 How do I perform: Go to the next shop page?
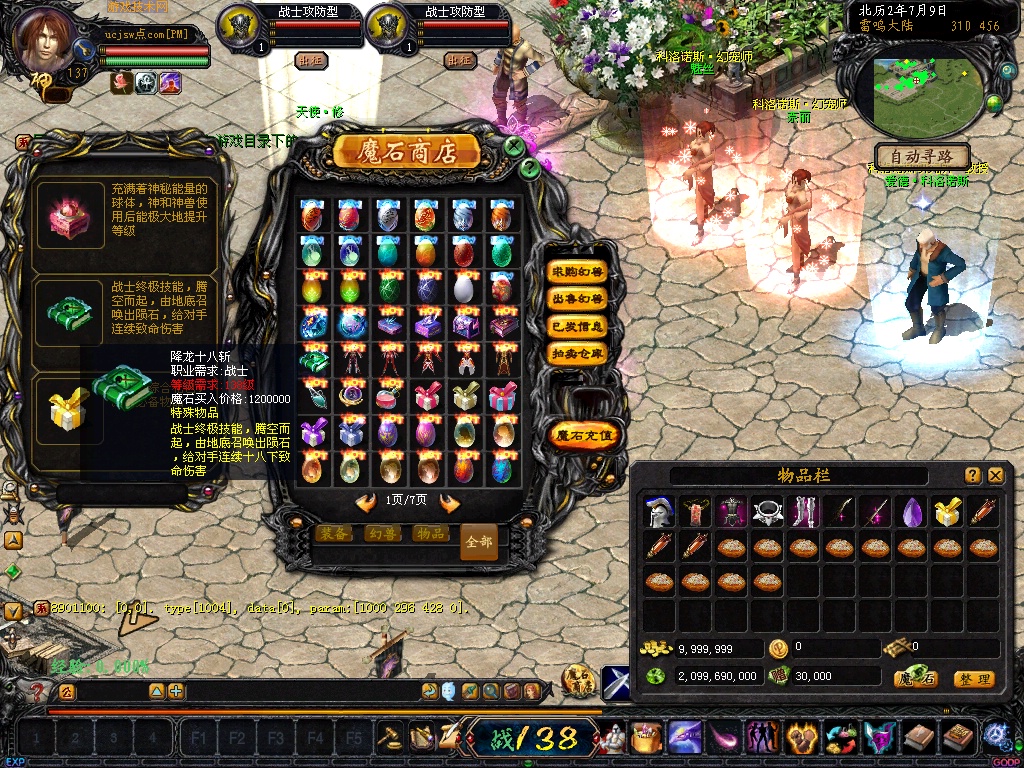pos(449,502)
